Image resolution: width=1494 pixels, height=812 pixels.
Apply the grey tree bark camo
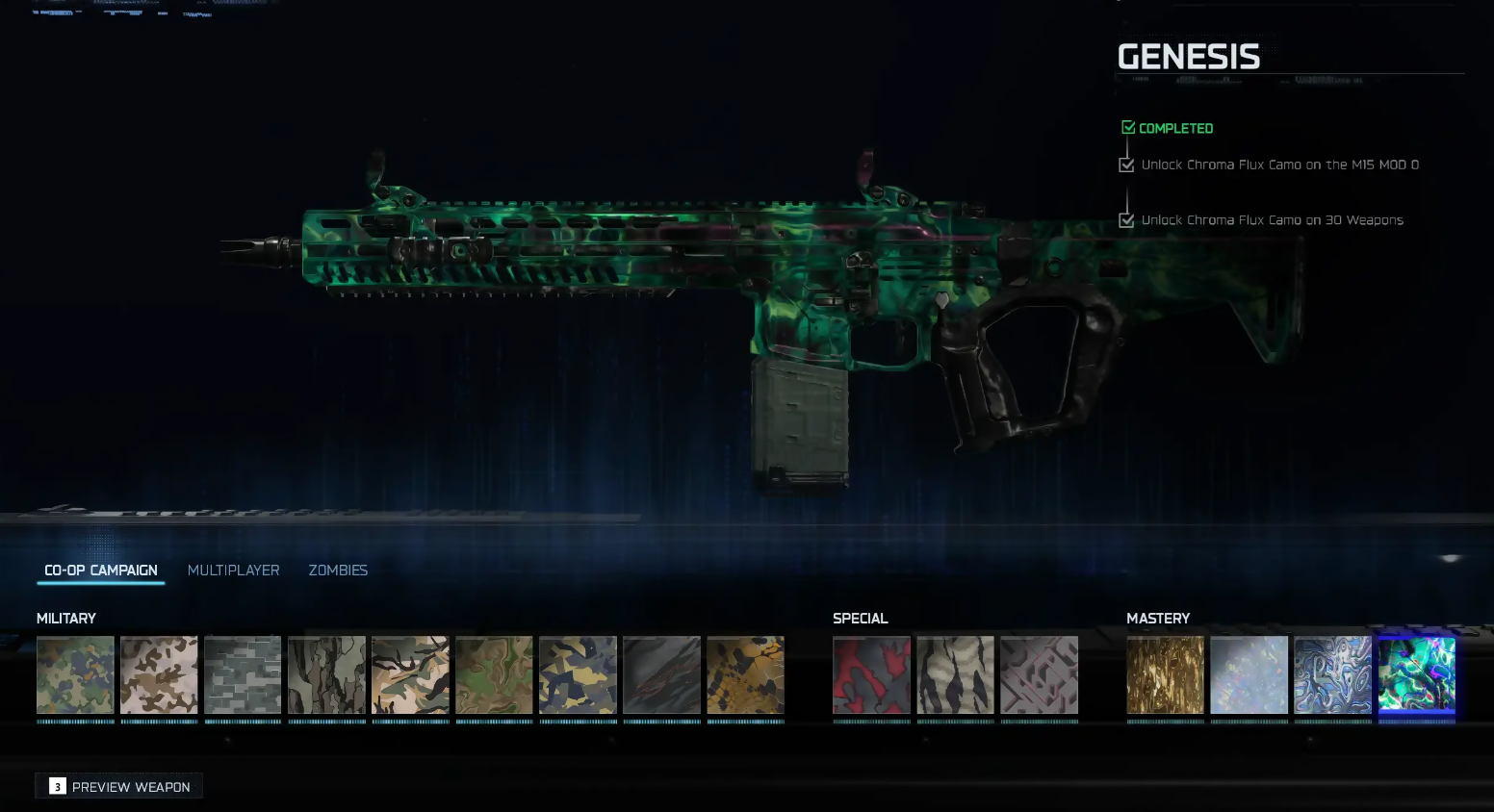pyautogui.click(x=326, y=674)
